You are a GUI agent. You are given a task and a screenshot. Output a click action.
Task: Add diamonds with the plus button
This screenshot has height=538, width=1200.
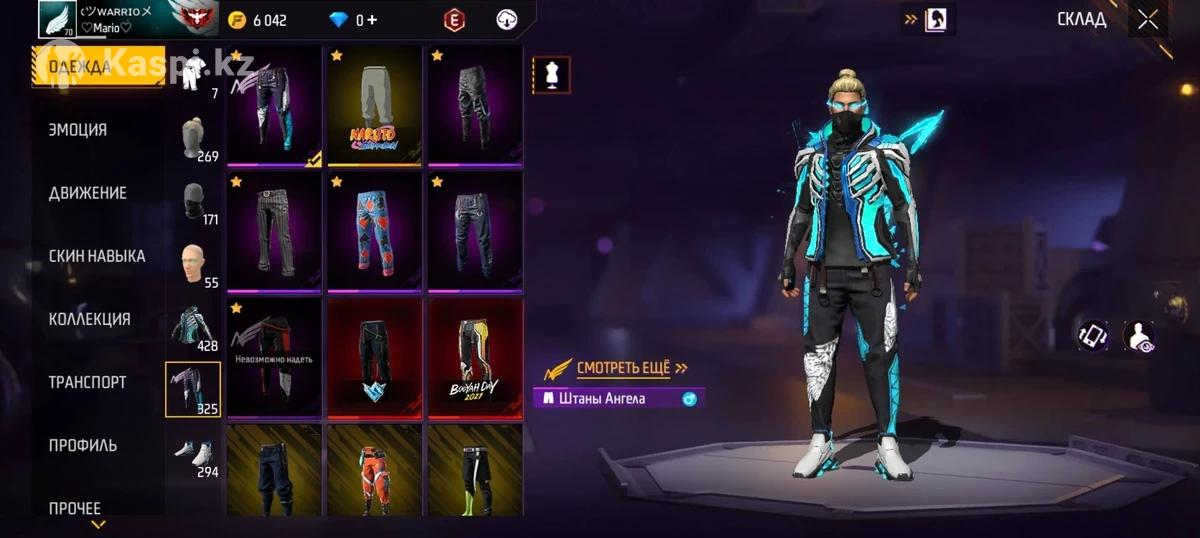(372, 20)
